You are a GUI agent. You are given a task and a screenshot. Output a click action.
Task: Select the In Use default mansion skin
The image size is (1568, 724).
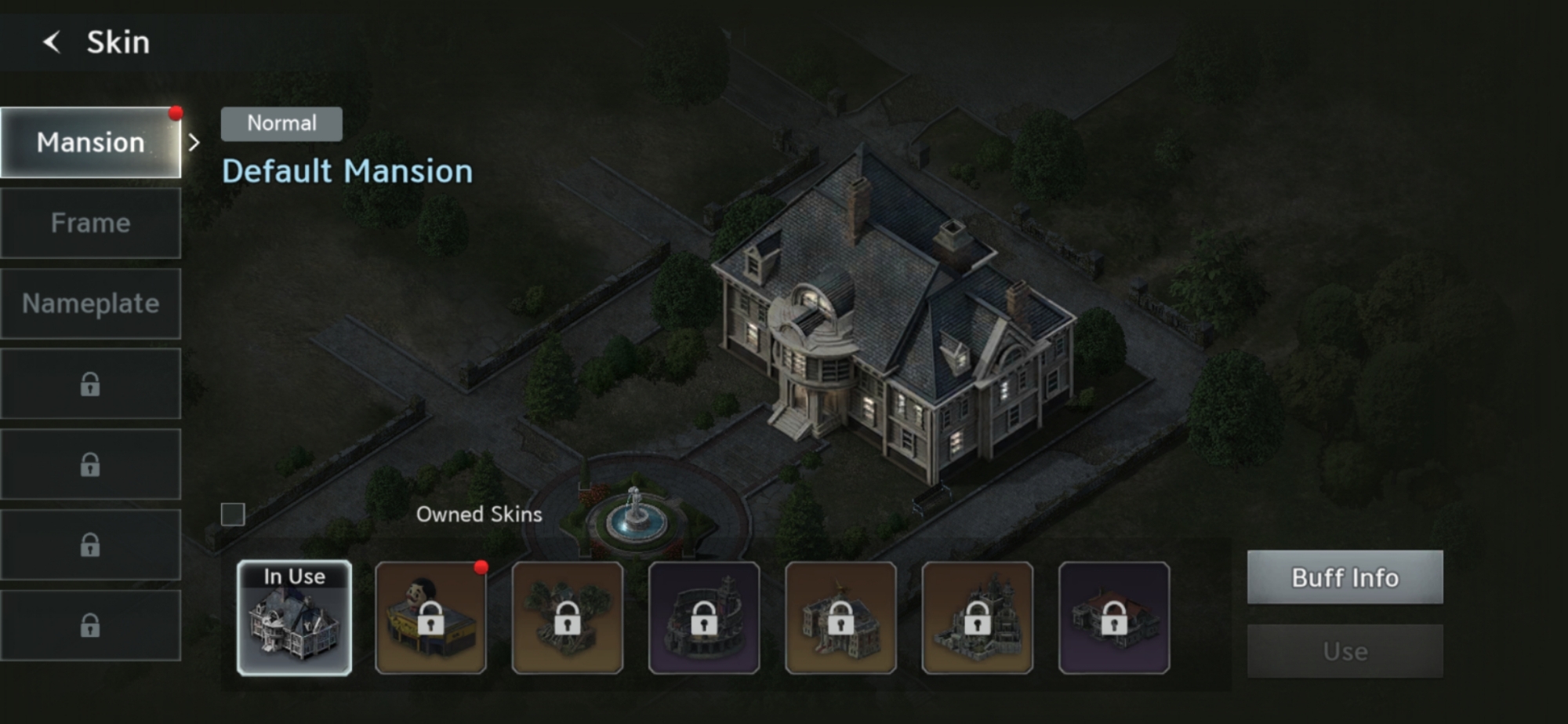click(x=294, y=618)
